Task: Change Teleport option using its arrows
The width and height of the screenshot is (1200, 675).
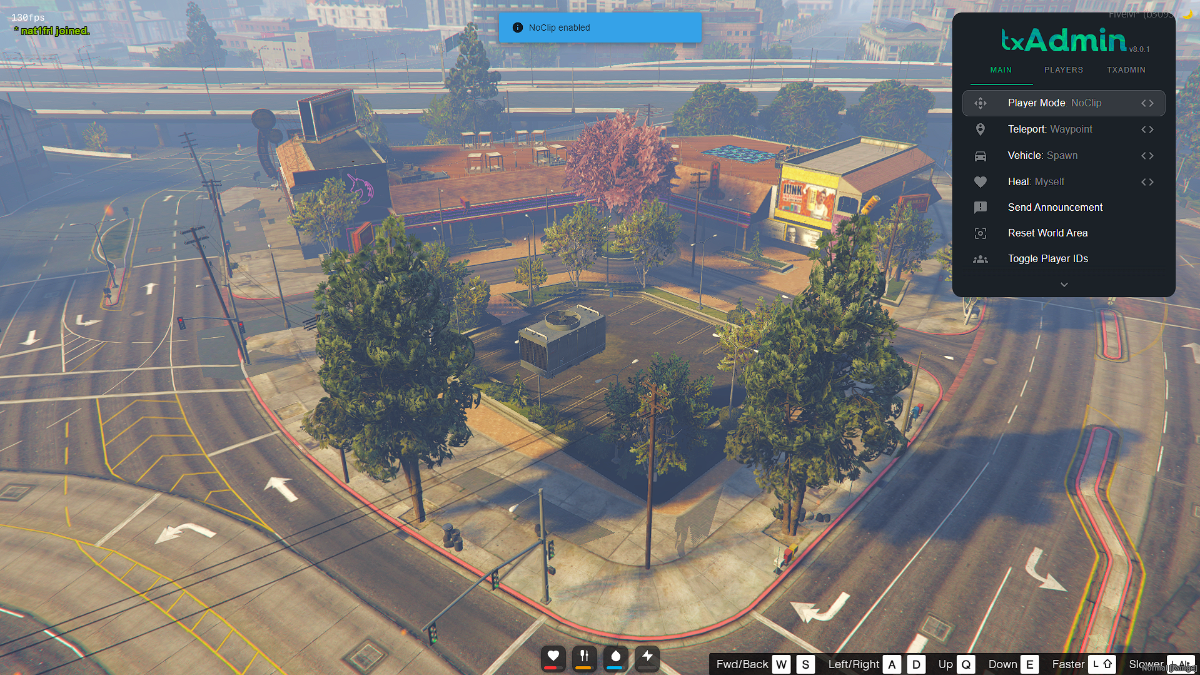Action: (x=1147, y=129)
